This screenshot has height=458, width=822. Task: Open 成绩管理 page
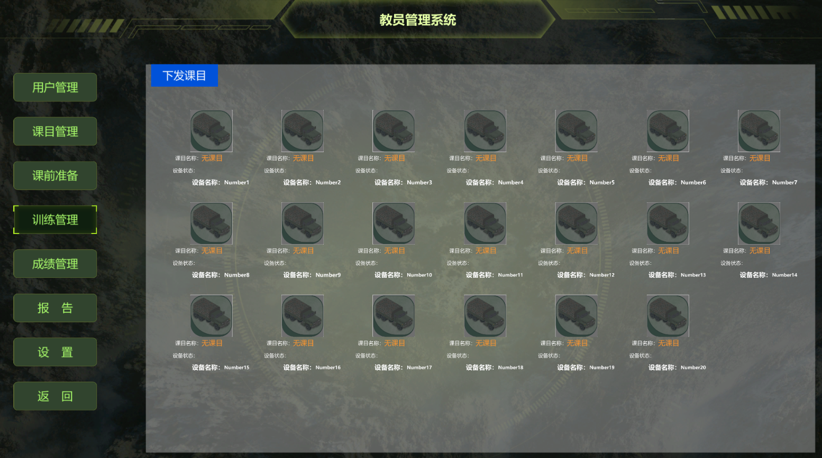point(55,263)
